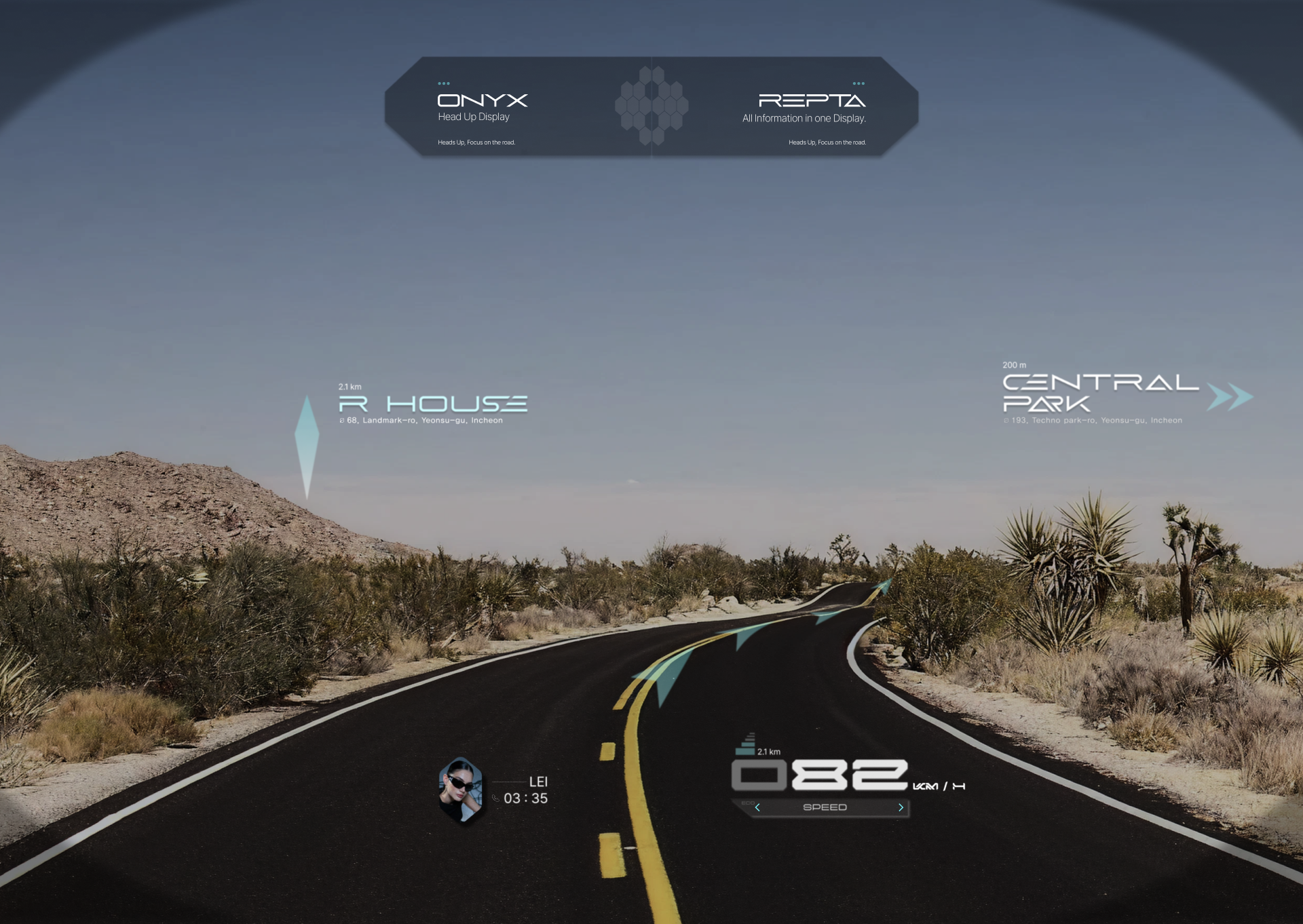Select the CENTRAL PARK destination label

[x=1099, y=393]
